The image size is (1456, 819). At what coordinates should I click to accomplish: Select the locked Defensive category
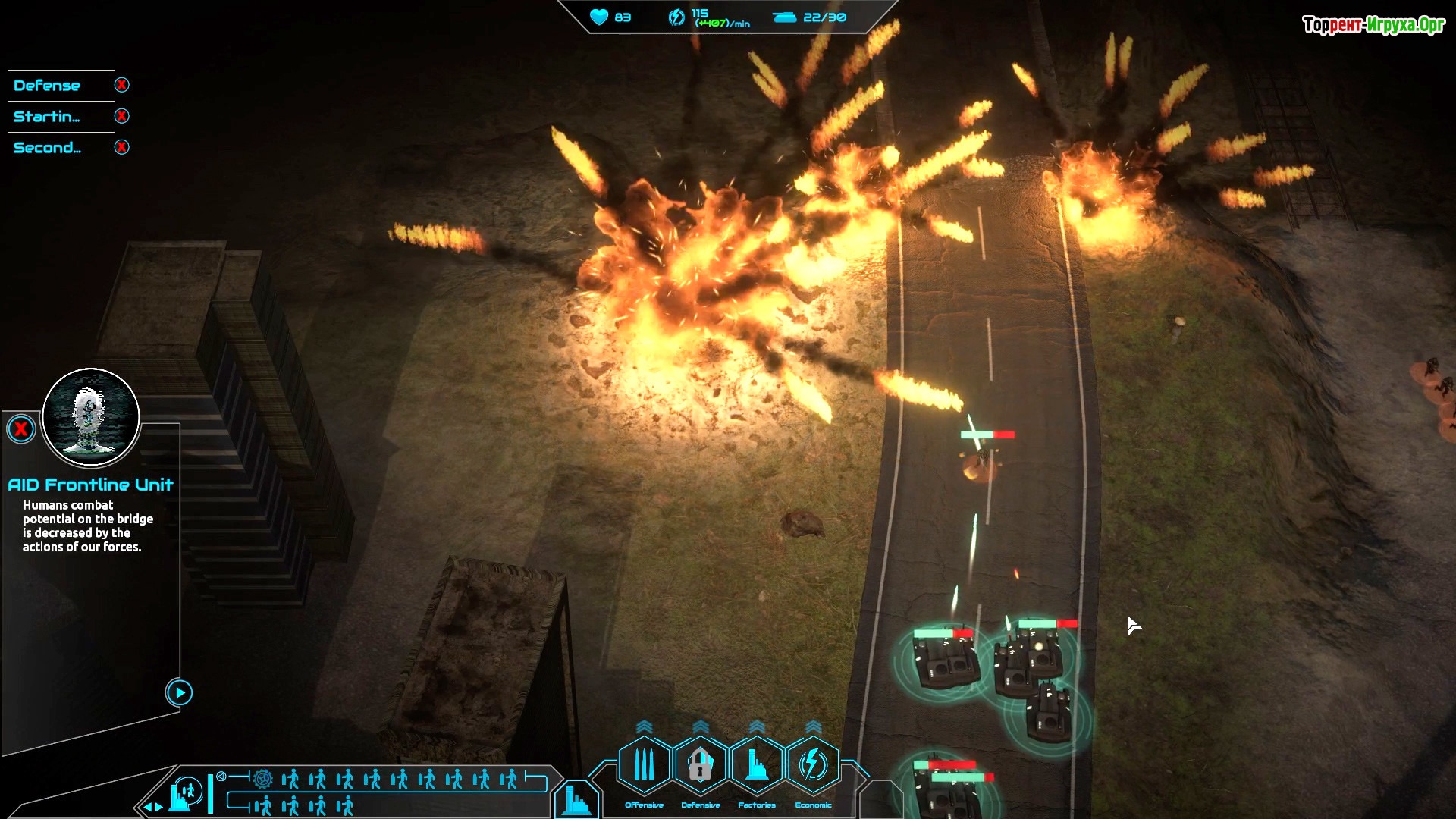point(700,765)
